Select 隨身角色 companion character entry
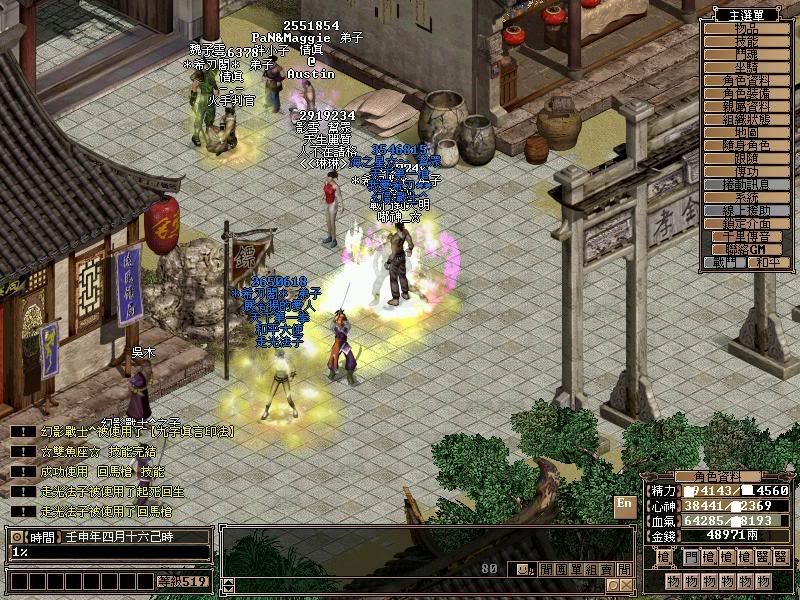The width and height of the screenshot is (800, 600). [x=746, y=146]
